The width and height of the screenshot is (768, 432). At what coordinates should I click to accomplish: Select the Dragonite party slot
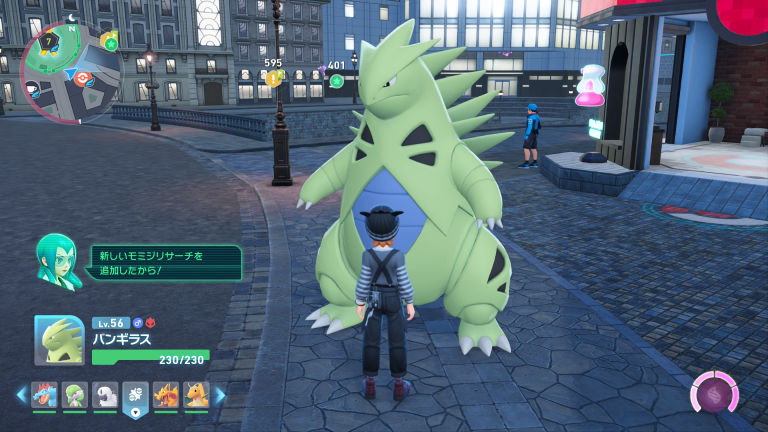196,395
